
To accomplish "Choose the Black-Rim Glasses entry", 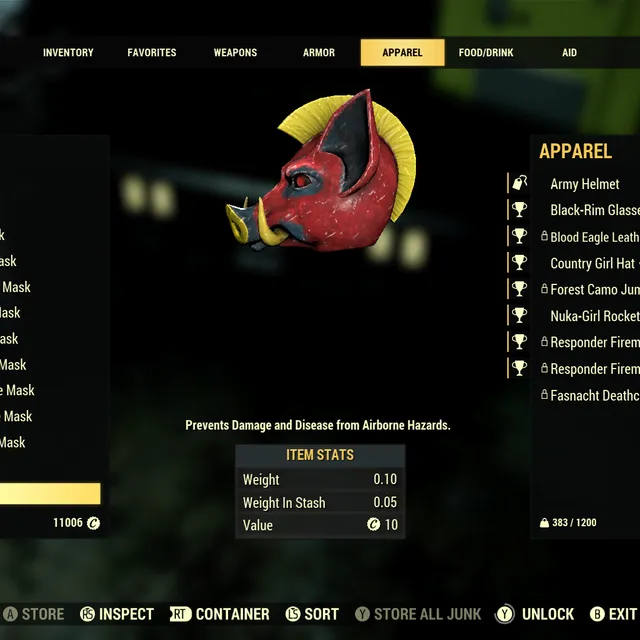I will tap(594, 210).
